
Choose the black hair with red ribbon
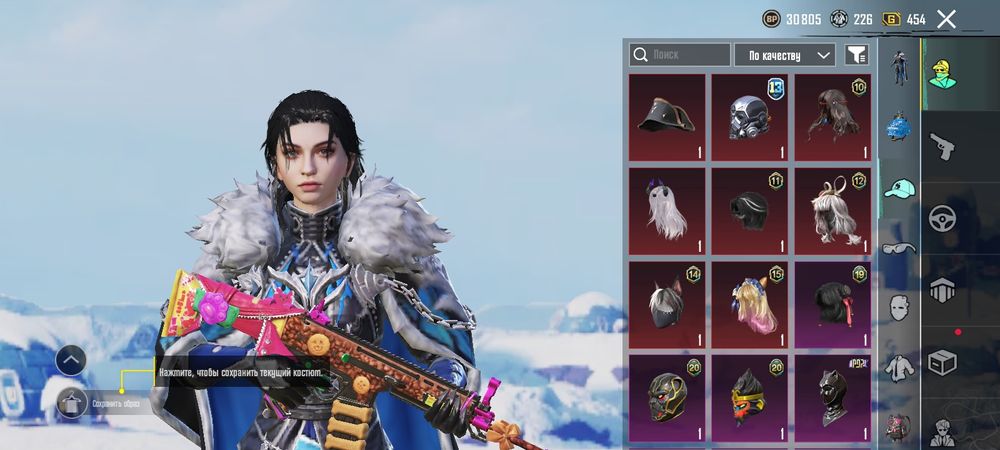[x=832, y=304]
